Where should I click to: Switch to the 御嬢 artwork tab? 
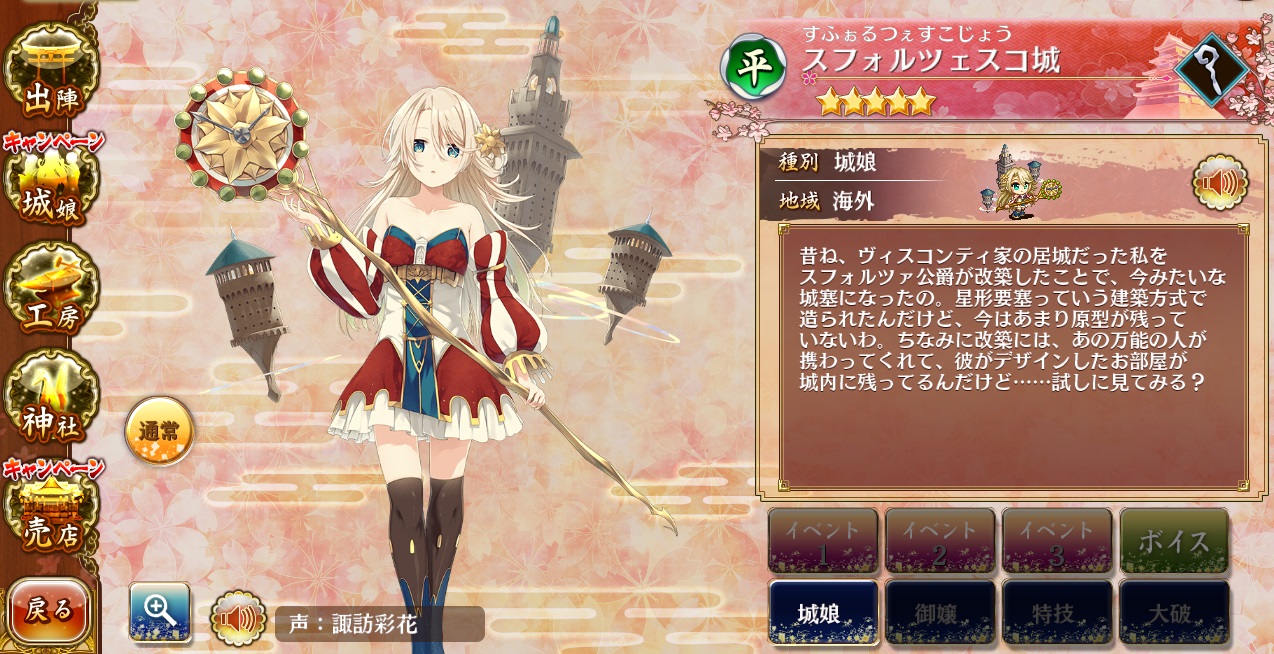click(940, 612)
